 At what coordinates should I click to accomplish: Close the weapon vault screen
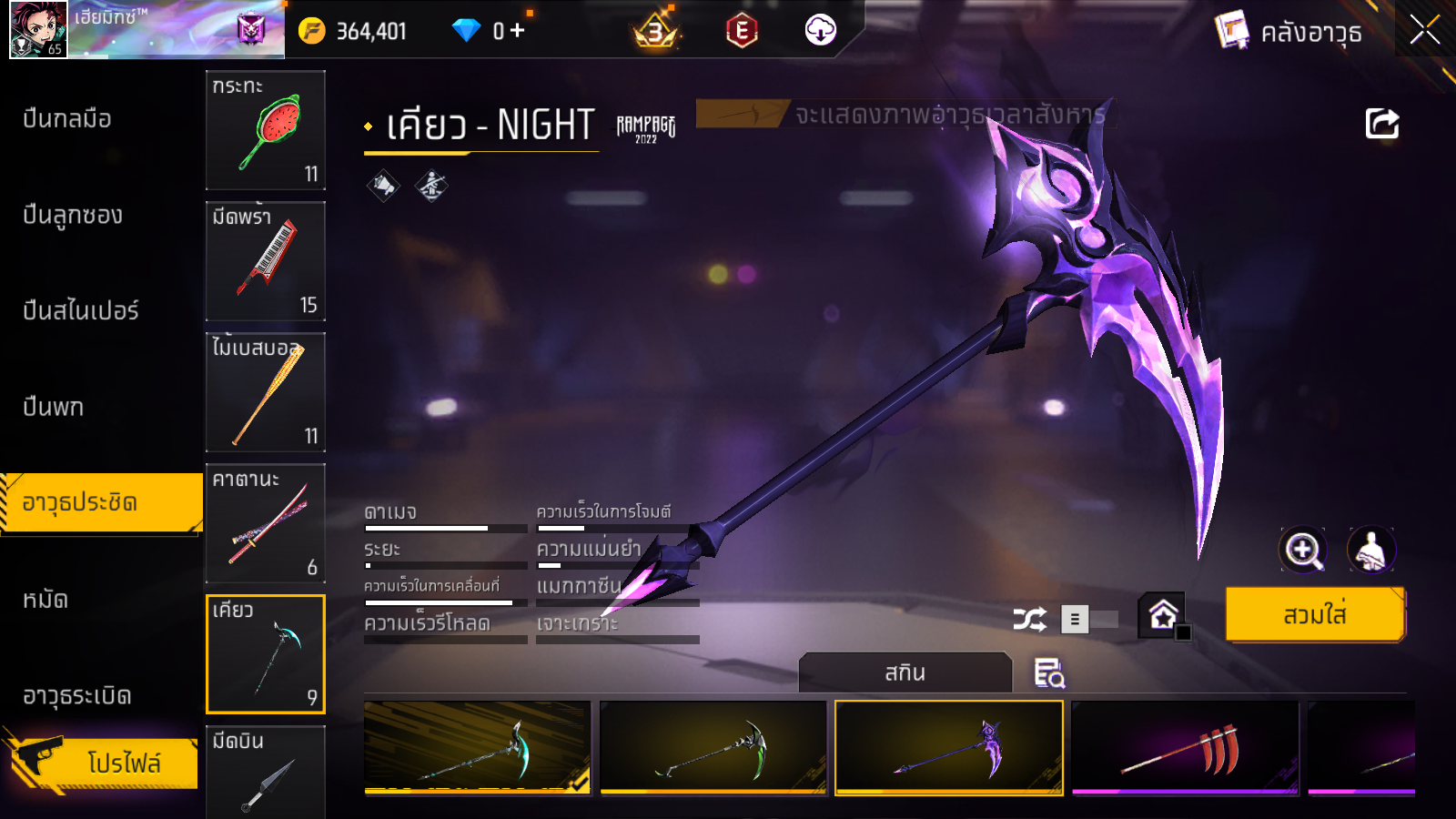pyautogui.click(x=1424, y=31)
